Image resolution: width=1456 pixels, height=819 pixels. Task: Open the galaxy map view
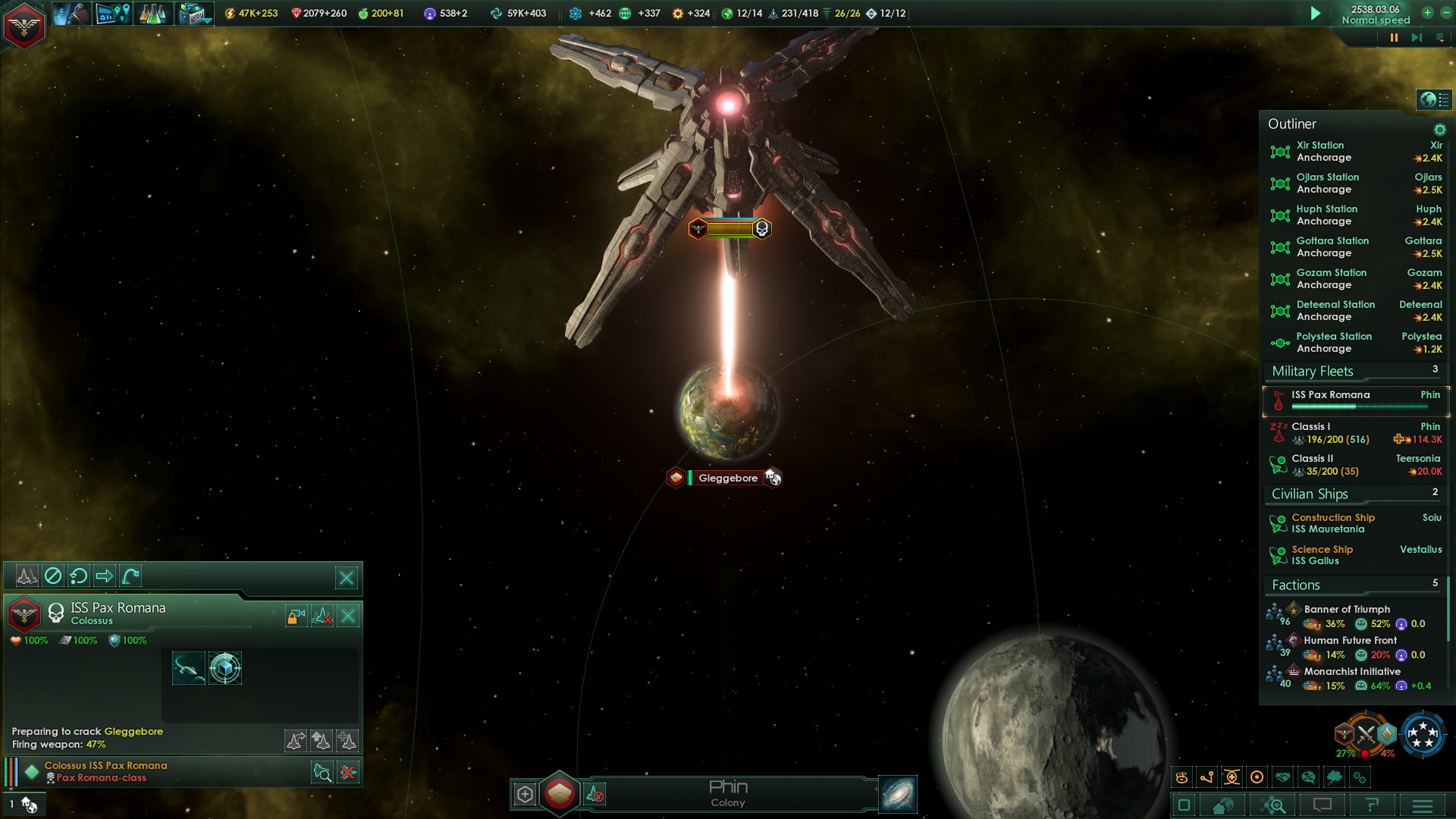[x=898, y=794]
